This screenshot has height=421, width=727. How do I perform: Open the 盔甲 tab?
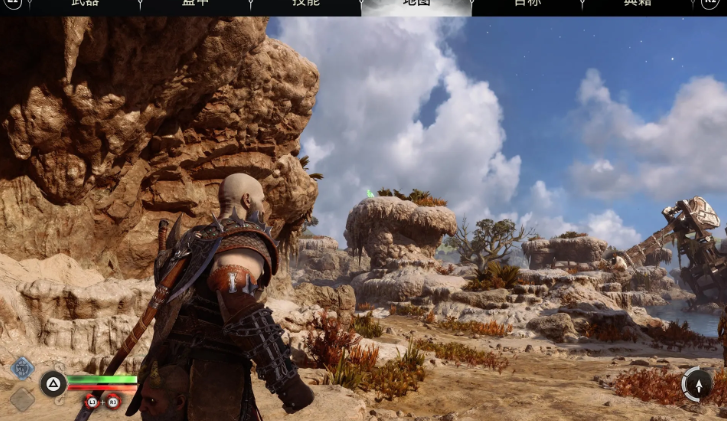[195, 4]
